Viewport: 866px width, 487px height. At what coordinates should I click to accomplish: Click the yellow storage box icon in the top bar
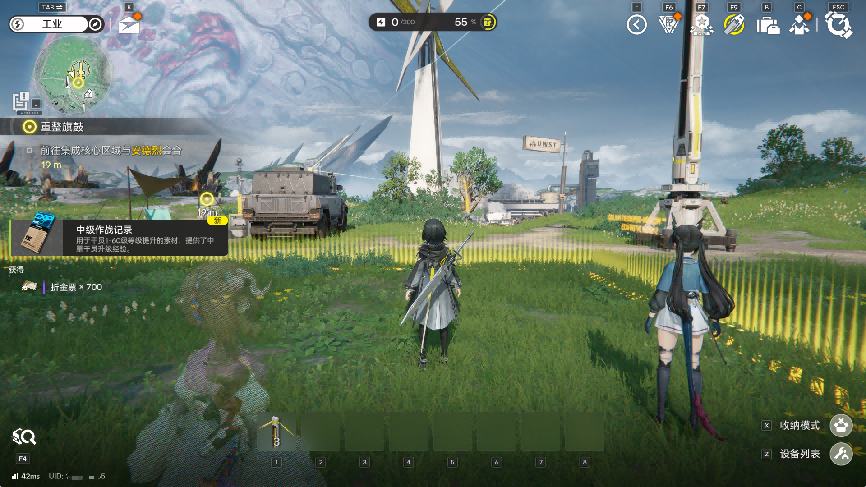click(487, 22)
